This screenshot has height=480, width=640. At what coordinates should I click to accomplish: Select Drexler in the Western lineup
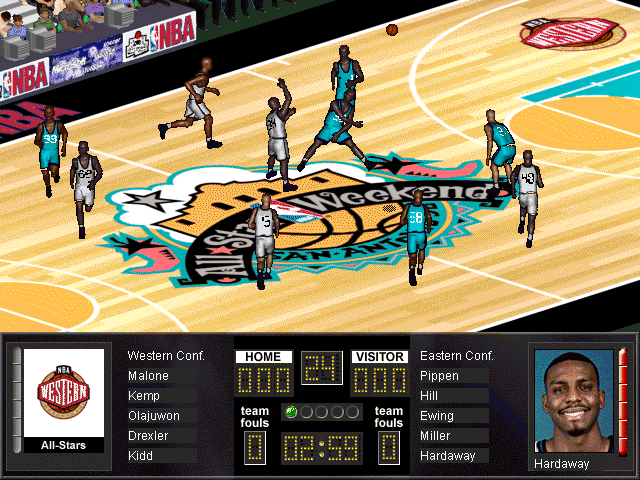coord(148,436)
